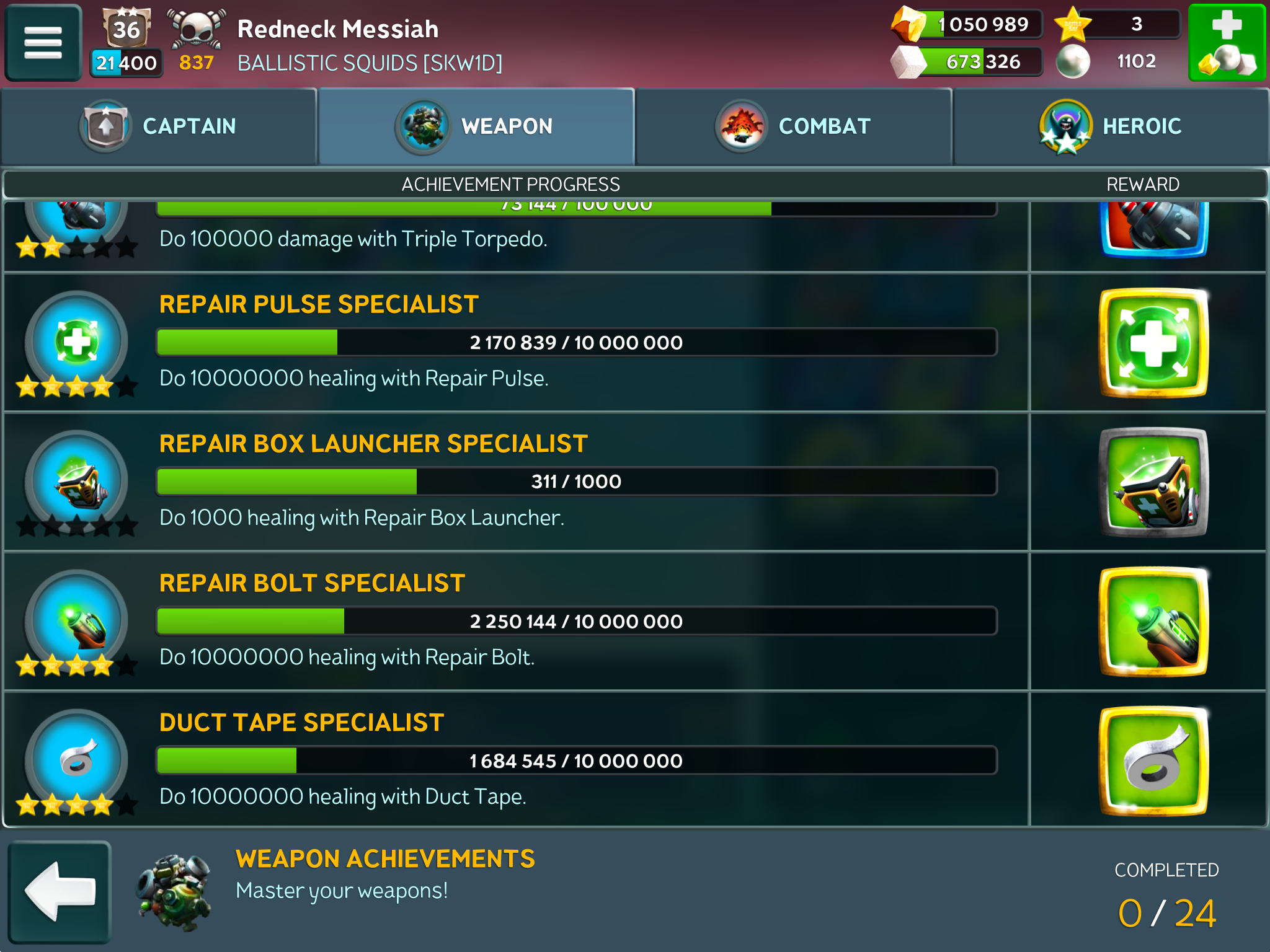Tap the captain level 36 badge
Viewport: 1270px width, 952px height.
point(127,29)
